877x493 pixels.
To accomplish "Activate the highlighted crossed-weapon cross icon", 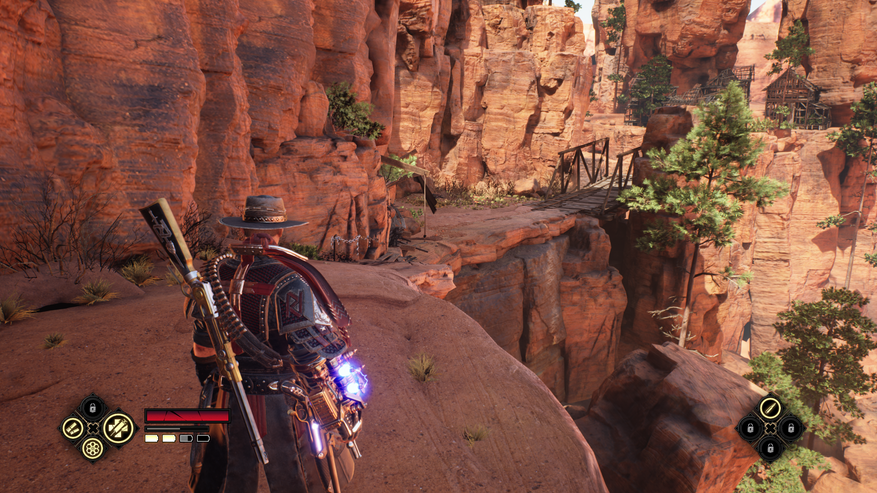I will 118,428.
